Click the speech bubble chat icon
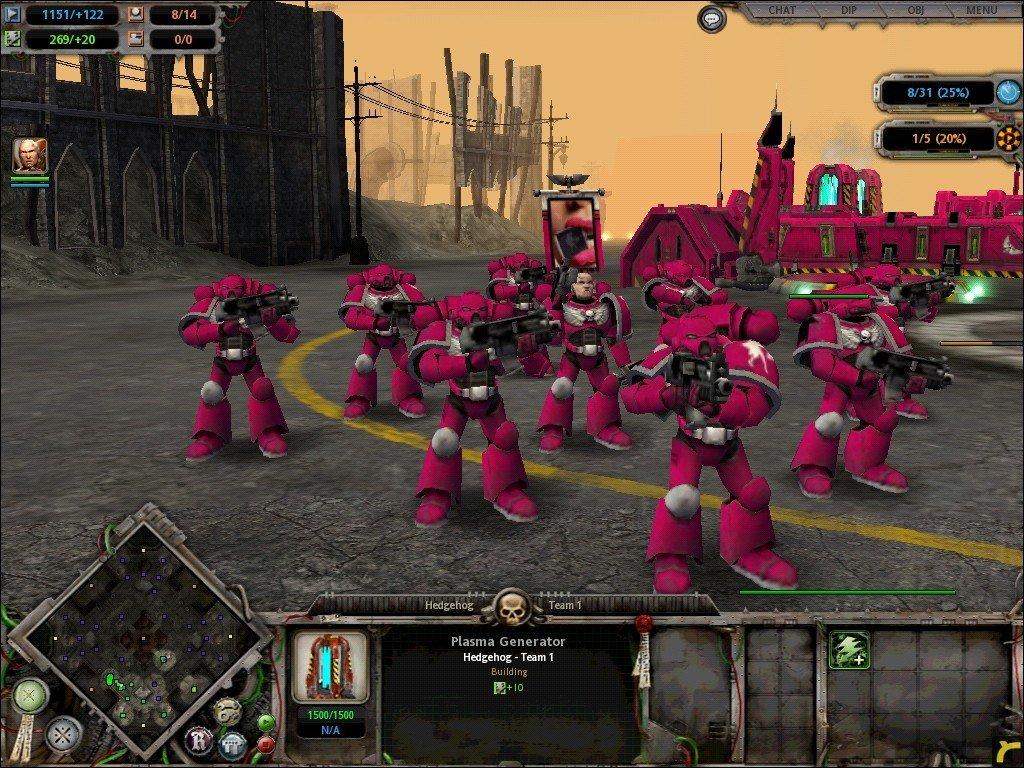The width and height of the screenshot is (1024, 768). pos(712,18)
